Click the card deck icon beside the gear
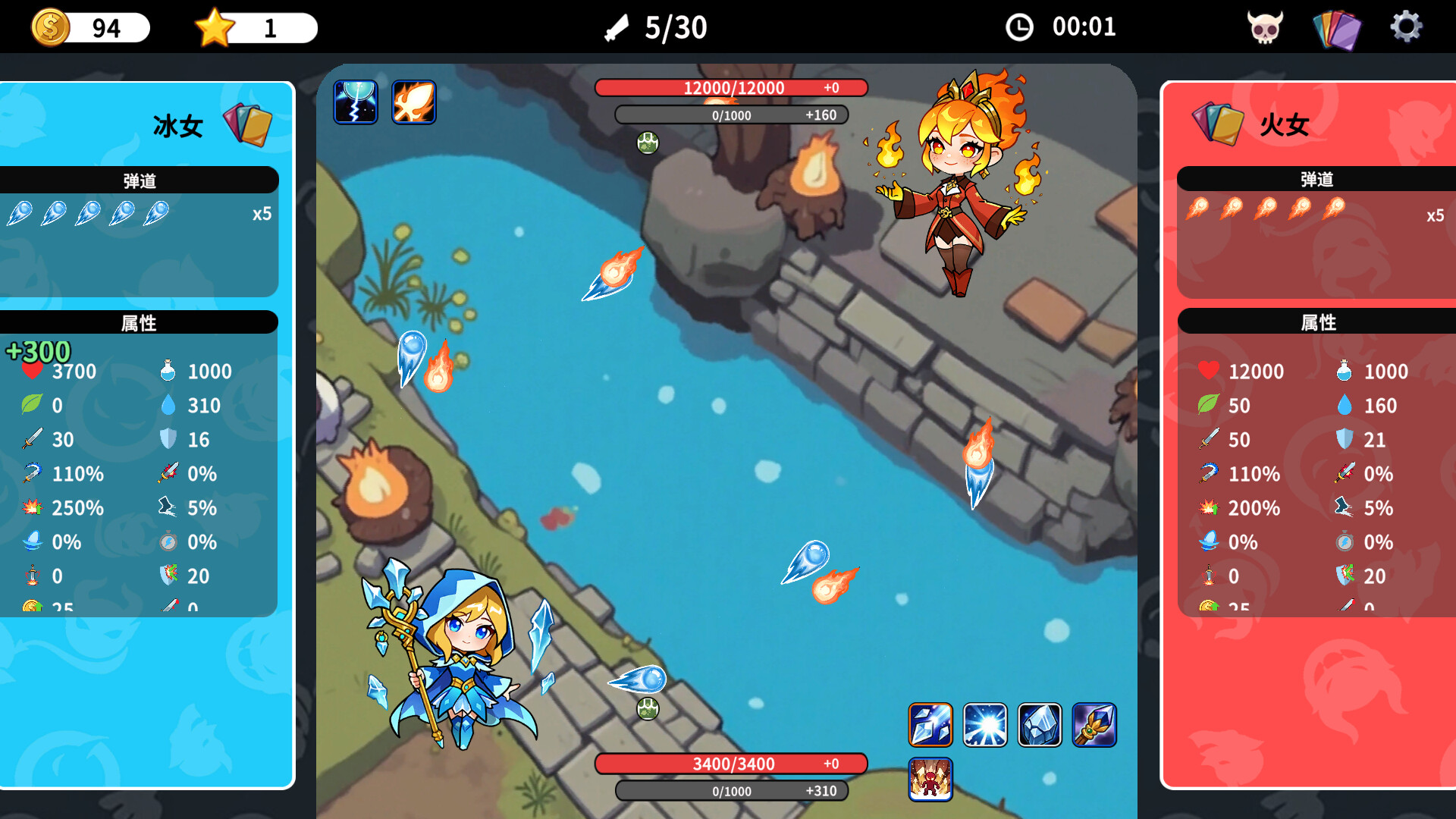 (x=1337, y=27)
